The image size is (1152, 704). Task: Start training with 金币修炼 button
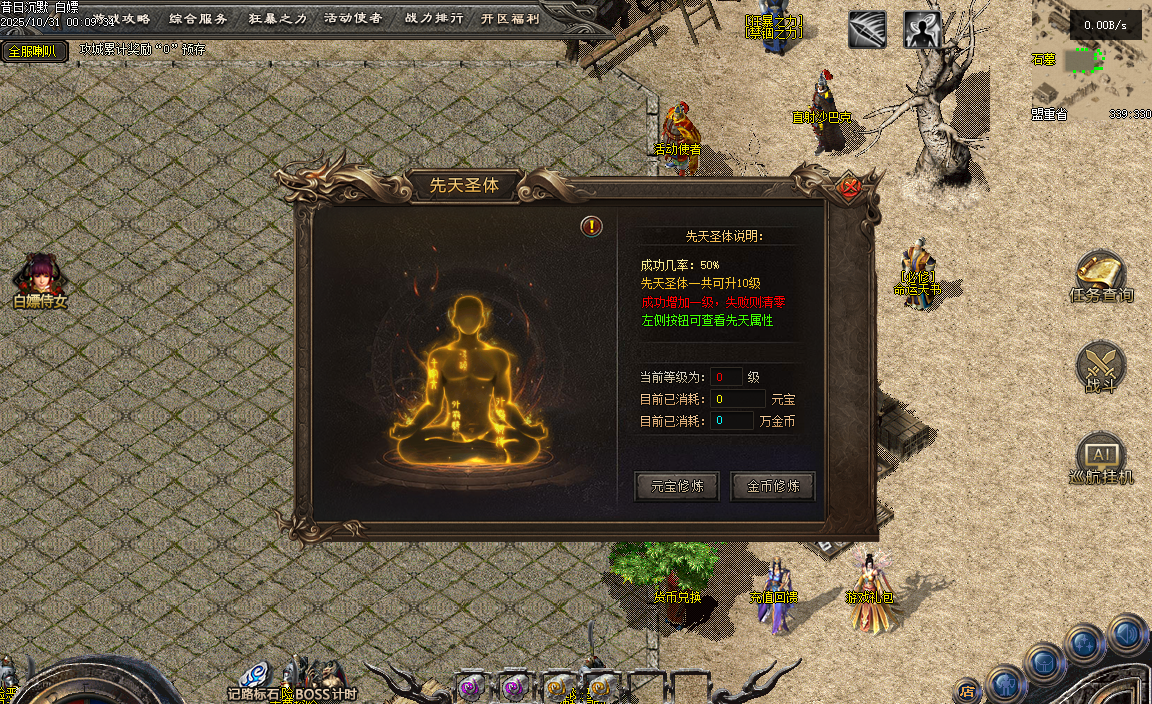[x=773, y=487]
